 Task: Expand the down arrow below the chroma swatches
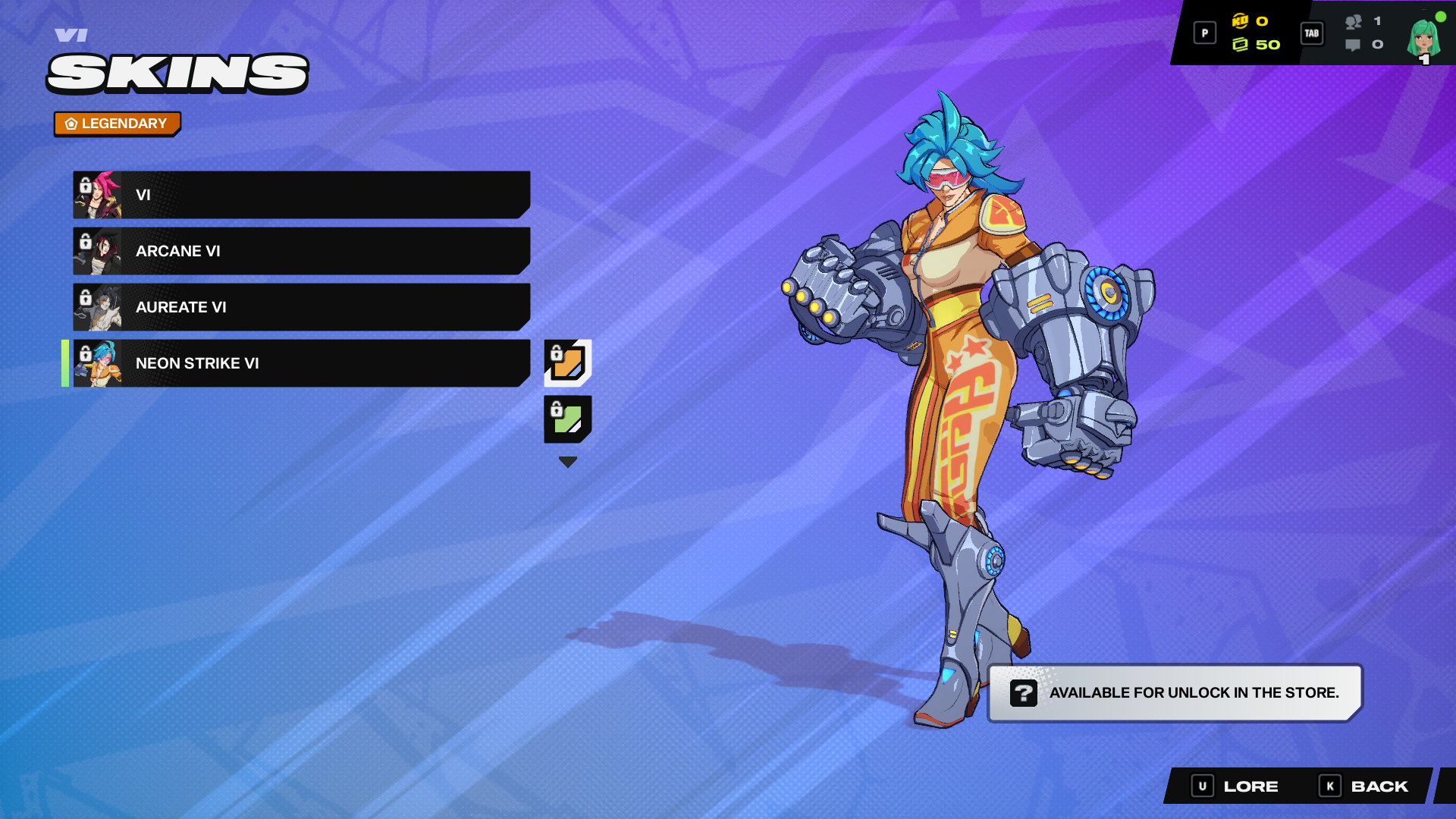pyautogui.click(x=567, y=460)
